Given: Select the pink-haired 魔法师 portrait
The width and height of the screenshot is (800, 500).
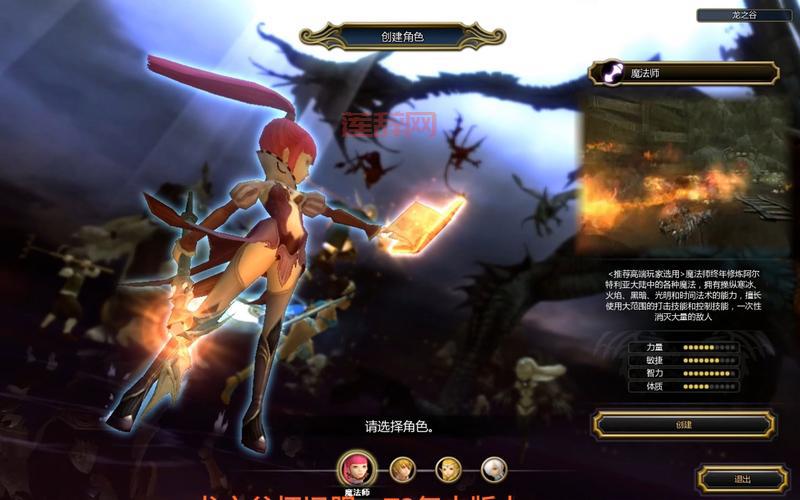Looking at the screenshot, I should pyautogui.click(x=357, y=468).
